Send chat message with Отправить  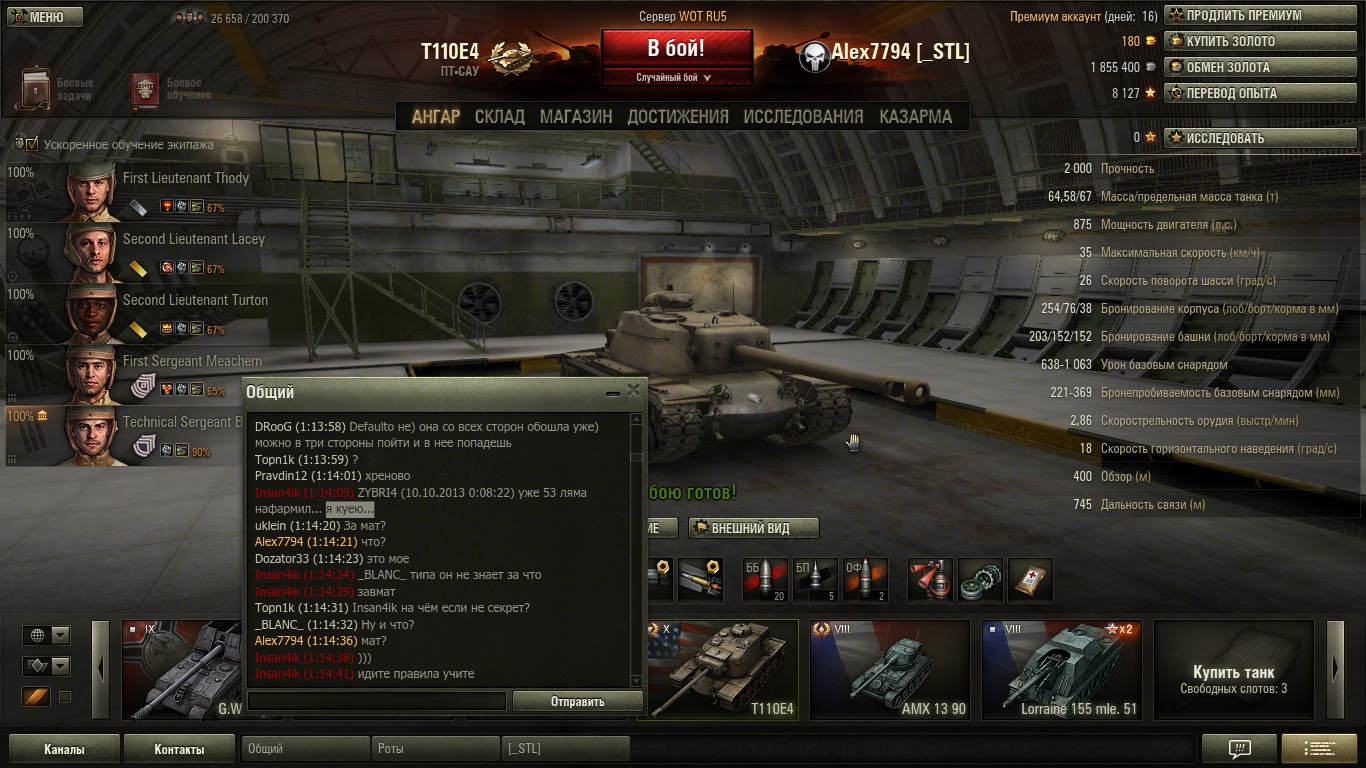[x=577, y=702]
